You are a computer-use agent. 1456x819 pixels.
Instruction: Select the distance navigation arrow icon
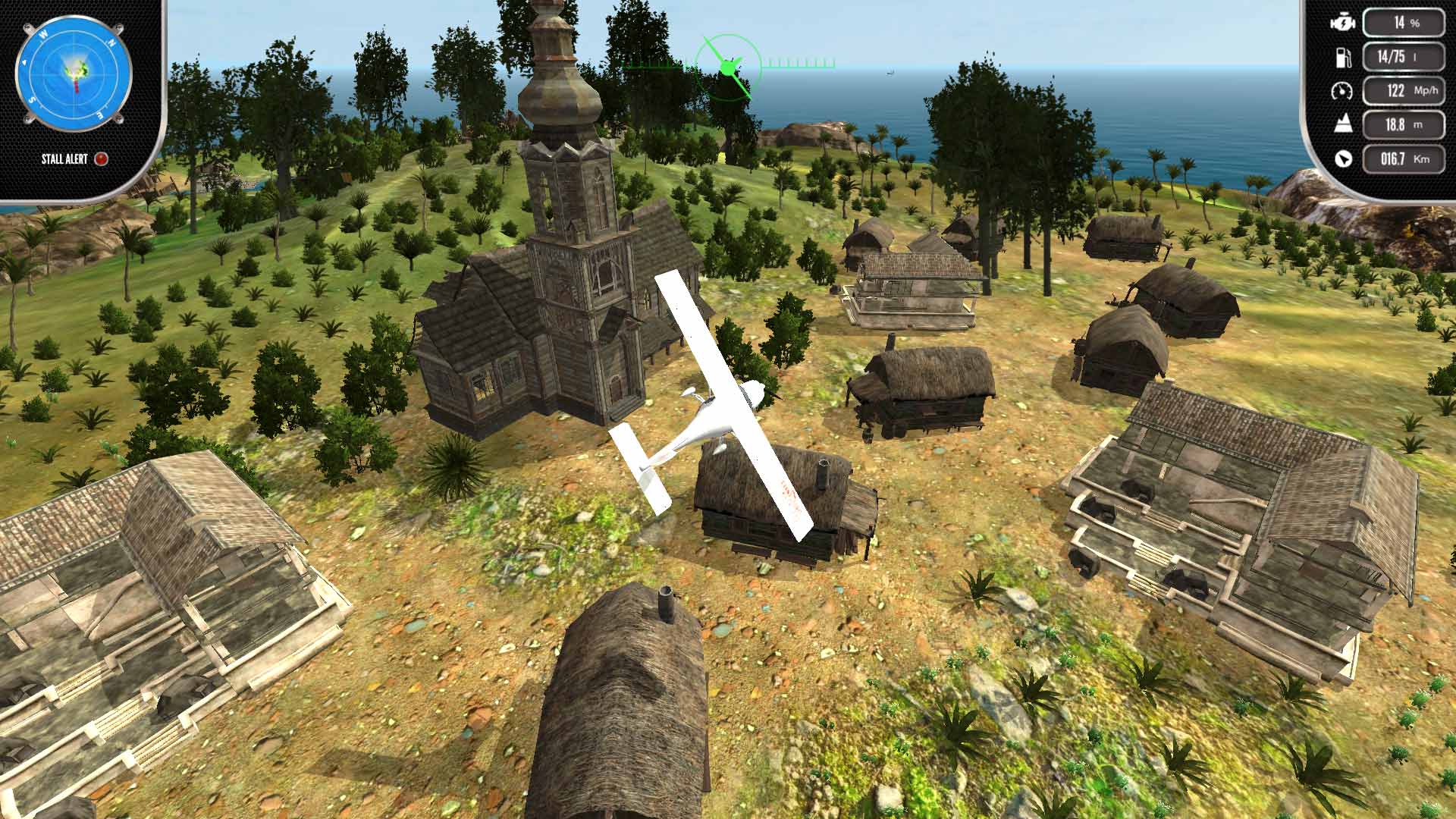click(1343, 158)
